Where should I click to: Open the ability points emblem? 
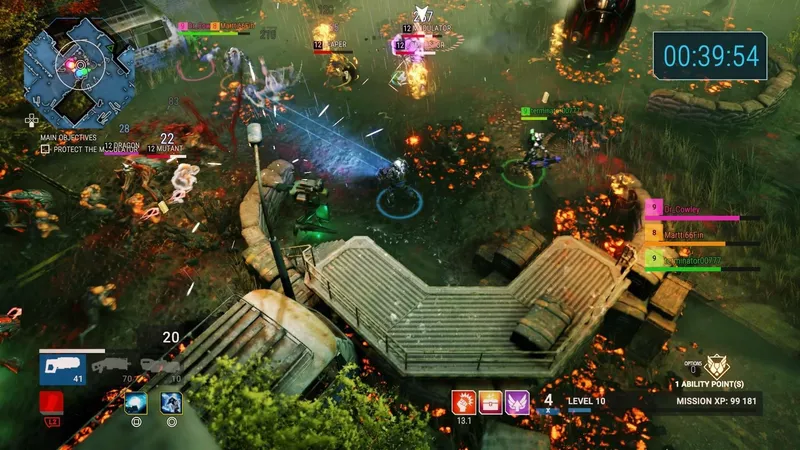(x=716, y=367)
